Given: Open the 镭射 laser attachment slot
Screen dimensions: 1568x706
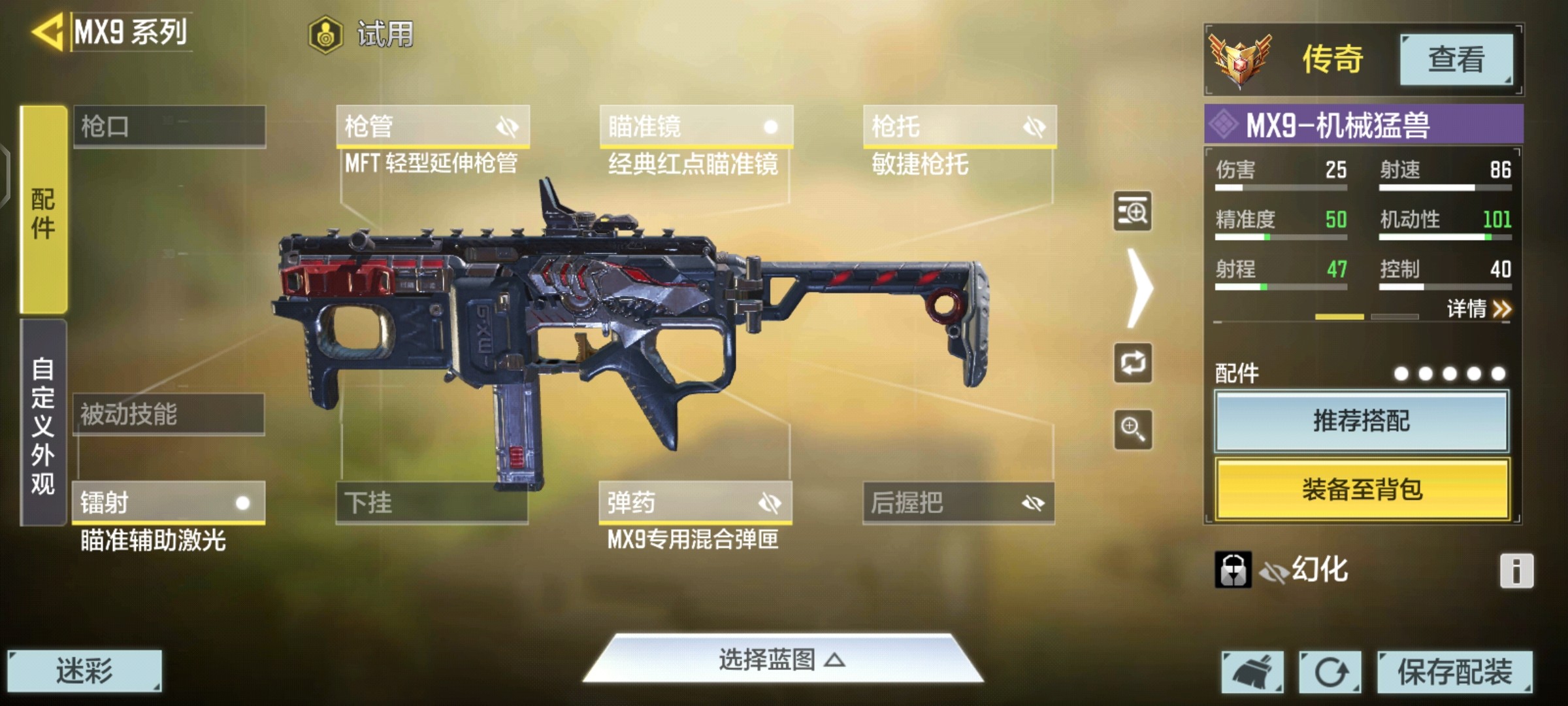Looking at the screenshot, I should click(169, 503).
